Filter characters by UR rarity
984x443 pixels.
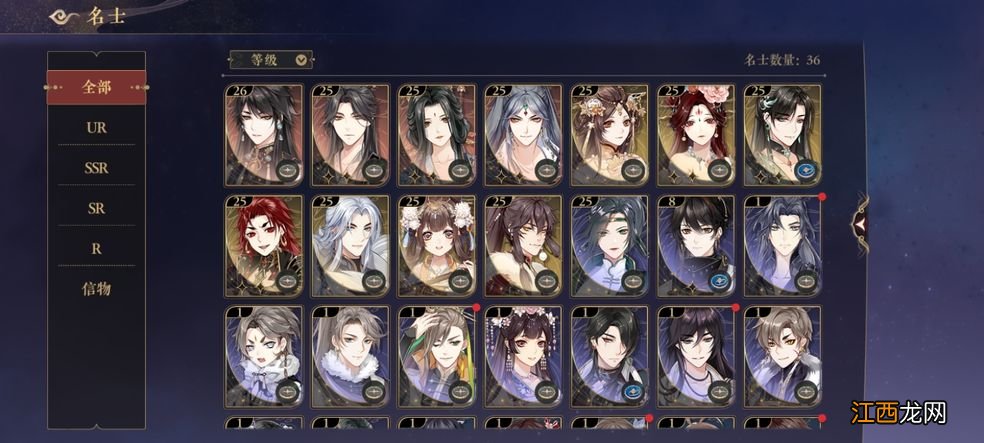pyautogui.click(x=96, y=128)
